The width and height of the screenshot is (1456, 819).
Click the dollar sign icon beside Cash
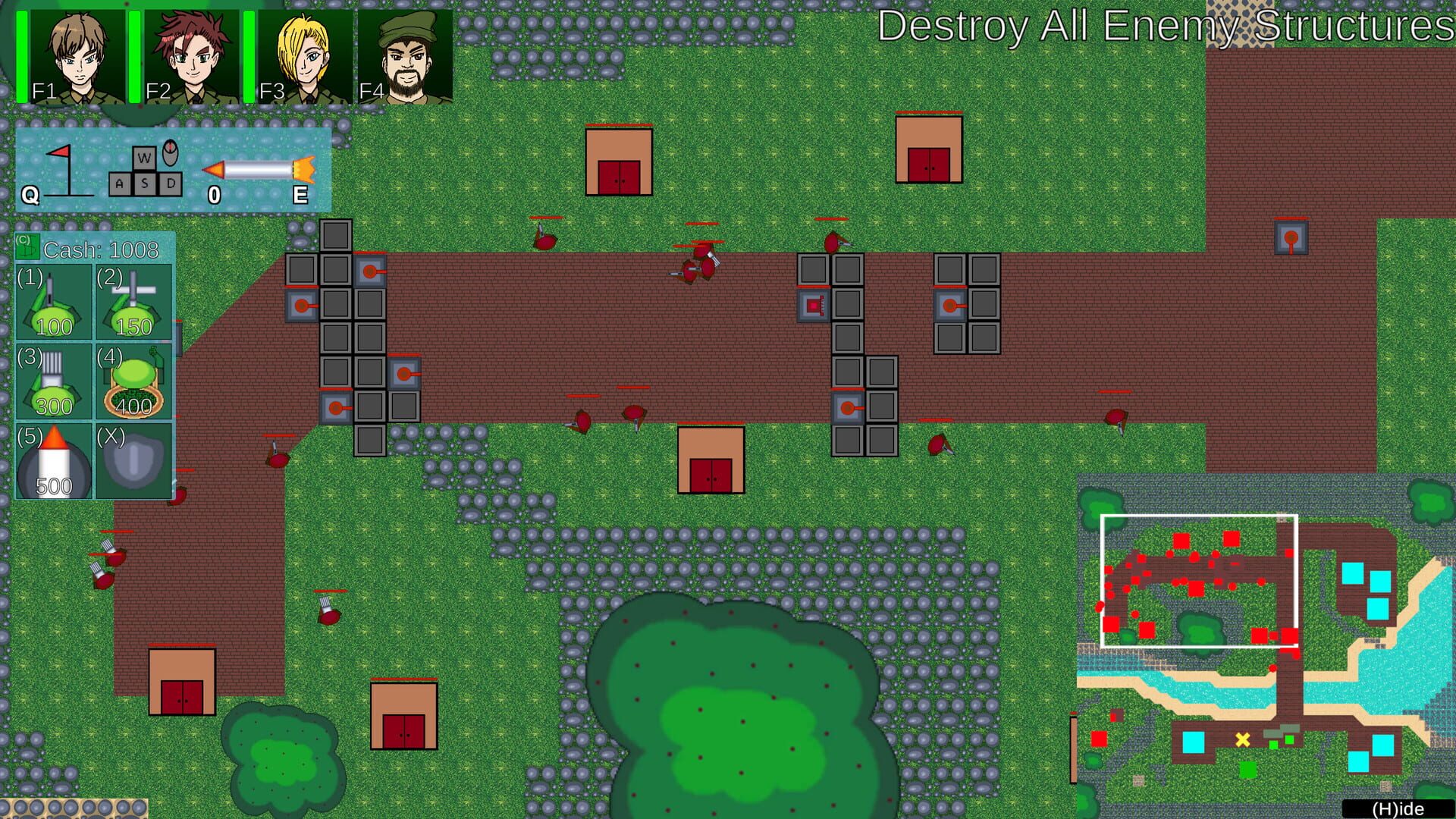click(x=27, y=246)
